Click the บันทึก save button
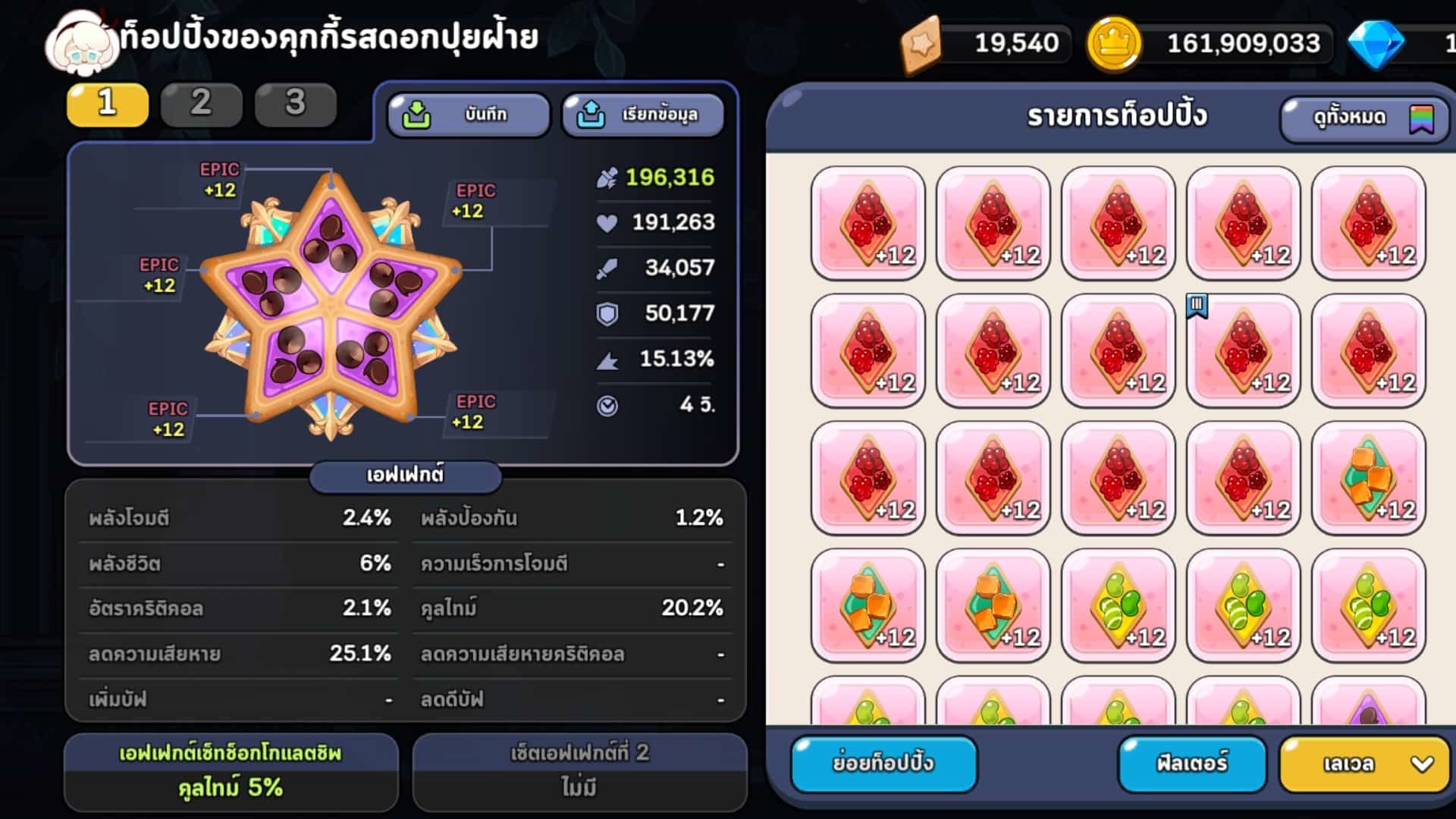The width and height of the screenshot is (1456, 819). coord(468,115)
